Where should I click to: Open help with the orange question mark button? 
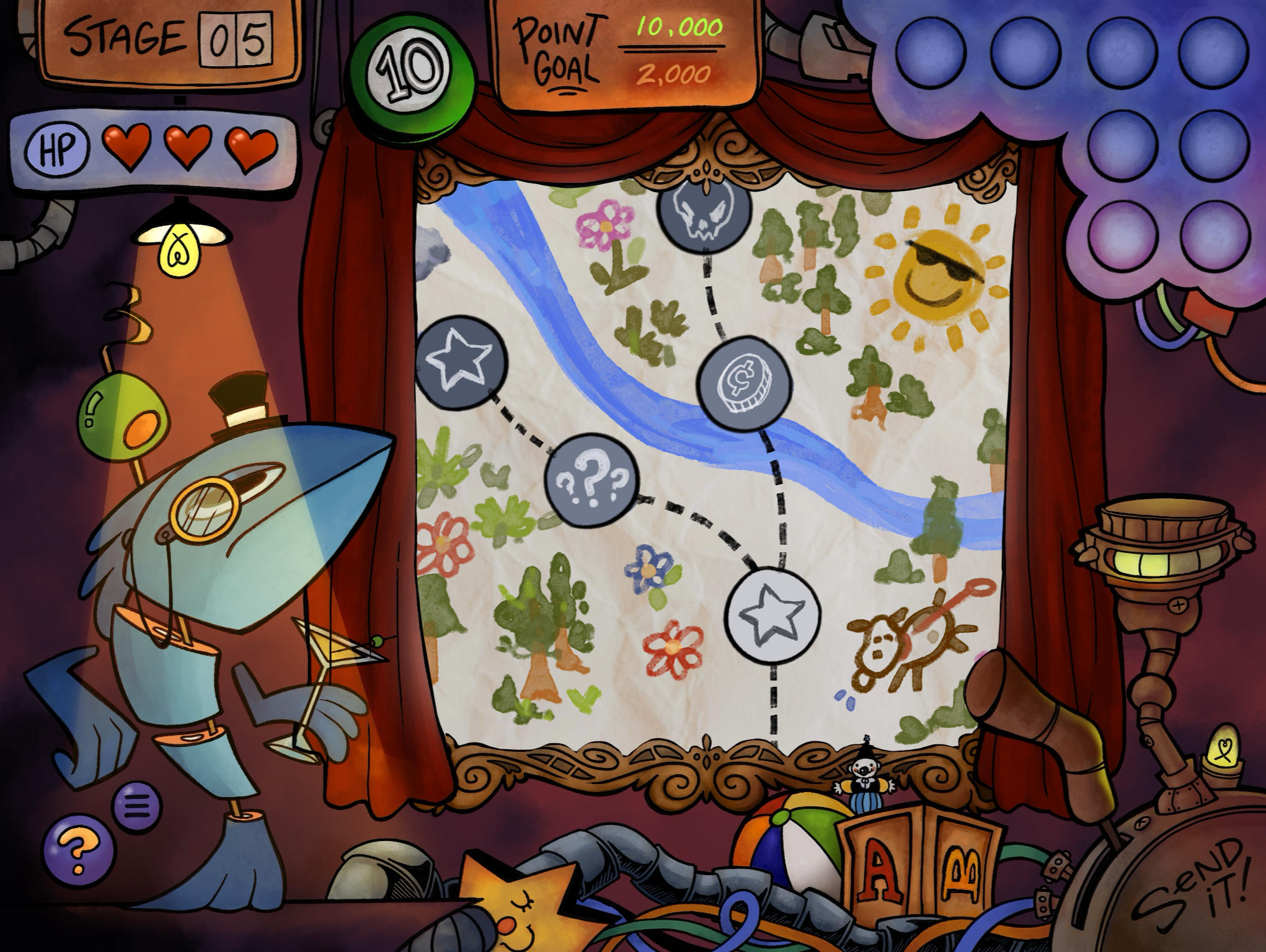coord(79,847)
